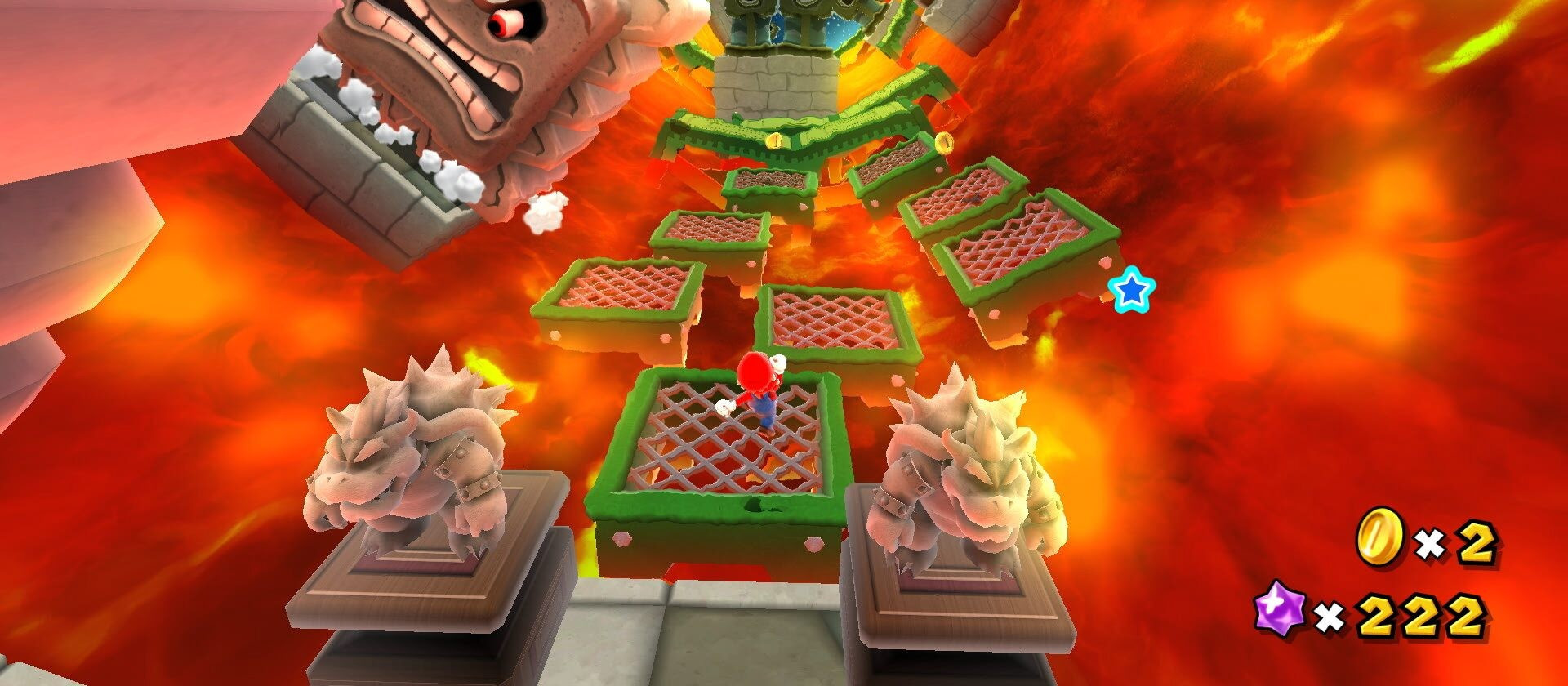Click the stone tower beneath the pipes
The width and height of the screenshot is (1568, 686).
point(776,86)
